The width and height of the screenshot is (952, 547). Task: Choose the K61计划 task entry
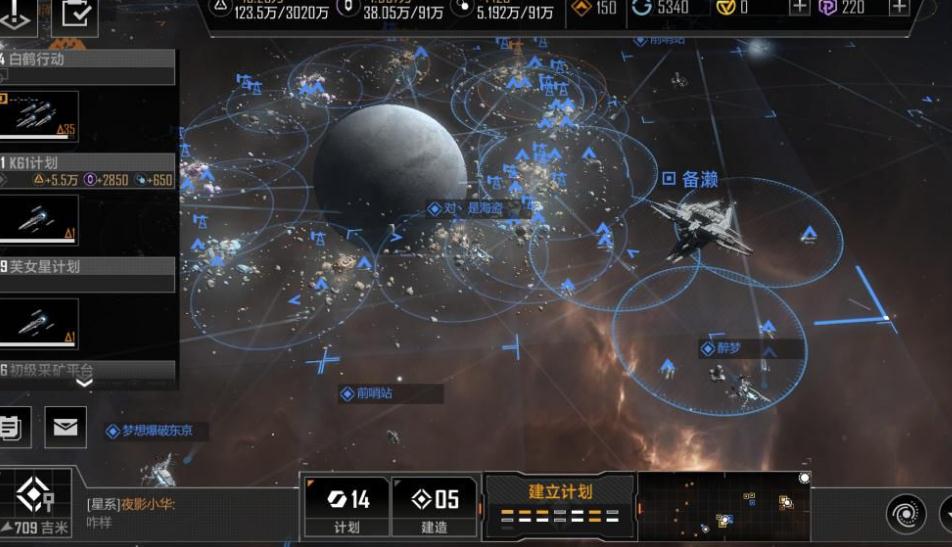(x=88, y=163)
